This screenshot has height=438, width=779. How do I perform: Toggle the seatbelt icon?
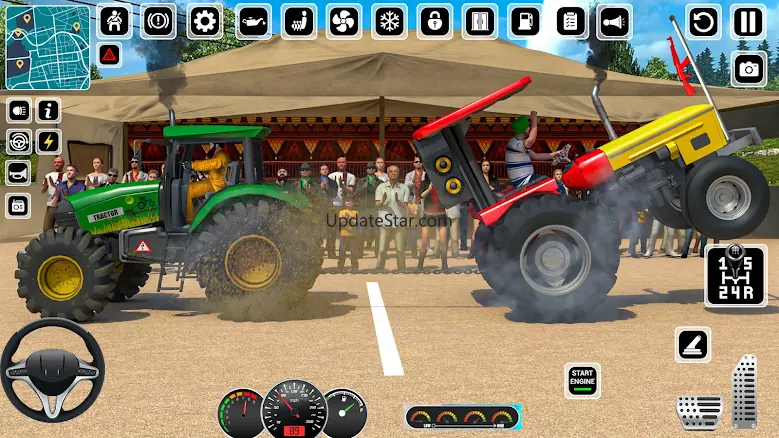click(x=113, y=20)
